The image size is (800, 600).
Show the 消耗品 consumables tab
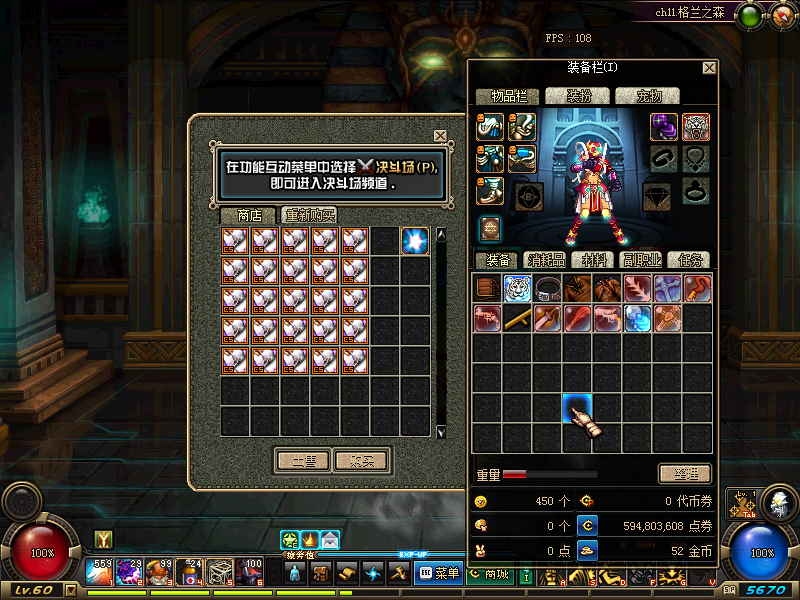point(545,260)
